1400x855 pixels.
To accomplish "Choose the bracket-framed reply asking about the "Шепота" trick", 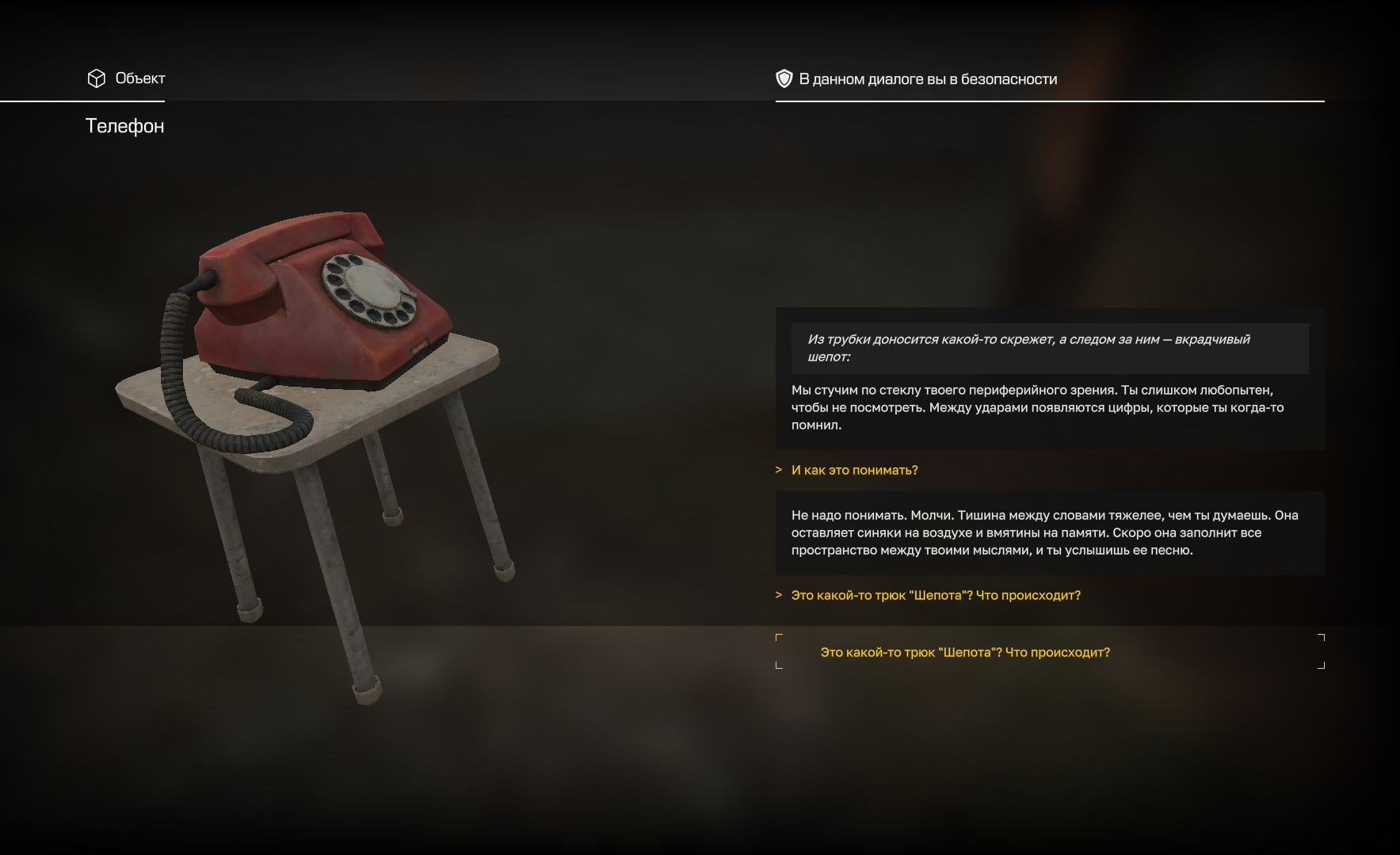I will [964, 652].
